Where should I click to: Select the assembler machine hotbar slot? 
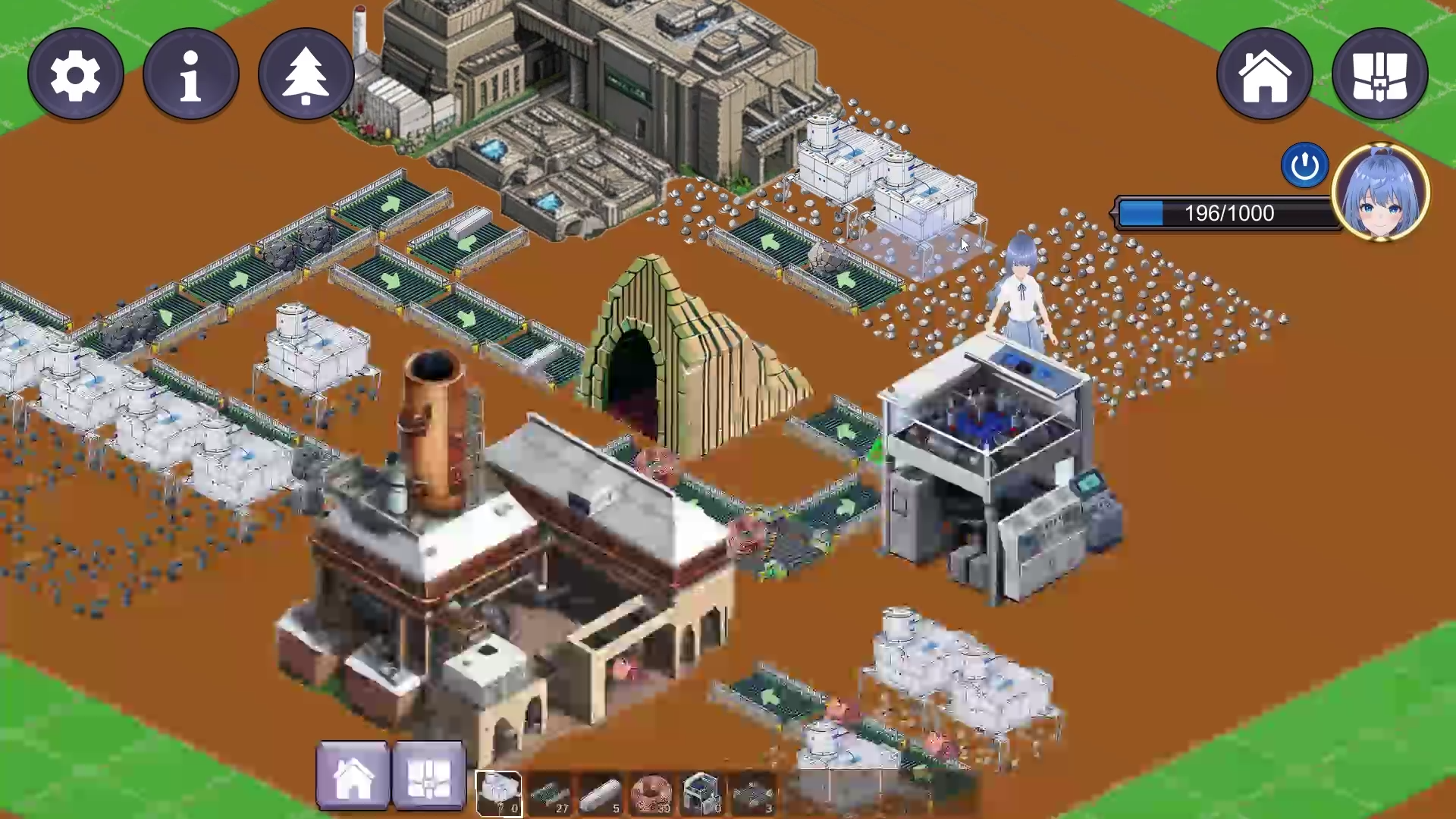(701, 793)
